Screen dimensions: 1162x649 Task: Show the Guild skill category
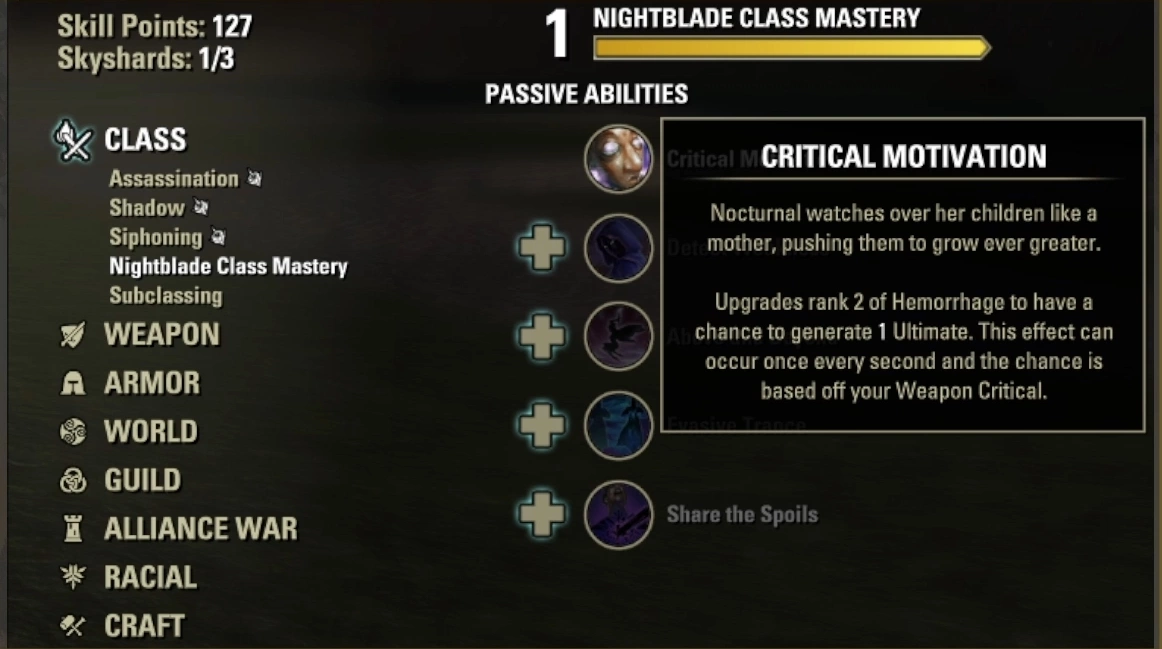[x=142, y=480]
